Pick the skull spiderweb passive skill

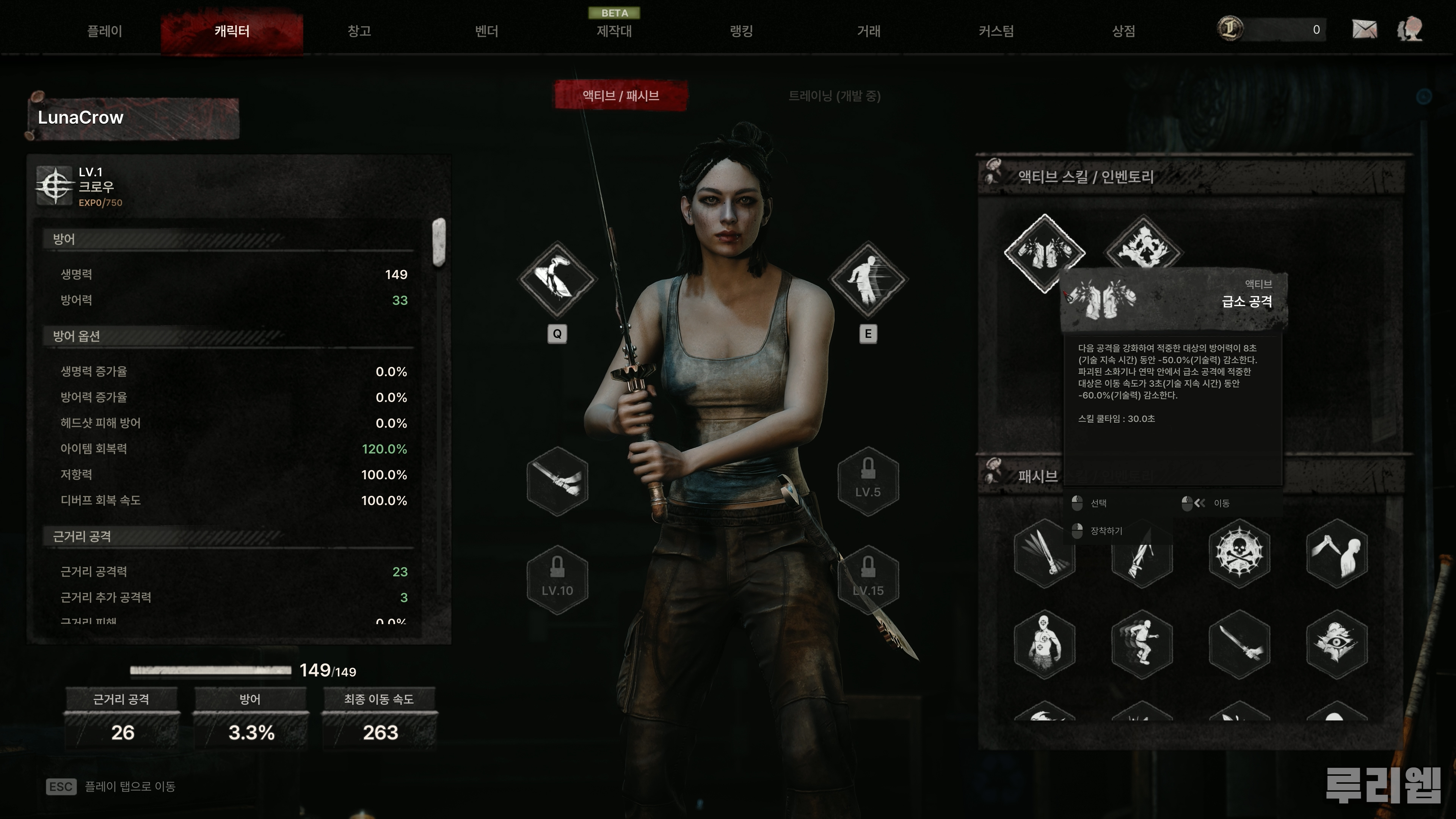[1239, 553]
